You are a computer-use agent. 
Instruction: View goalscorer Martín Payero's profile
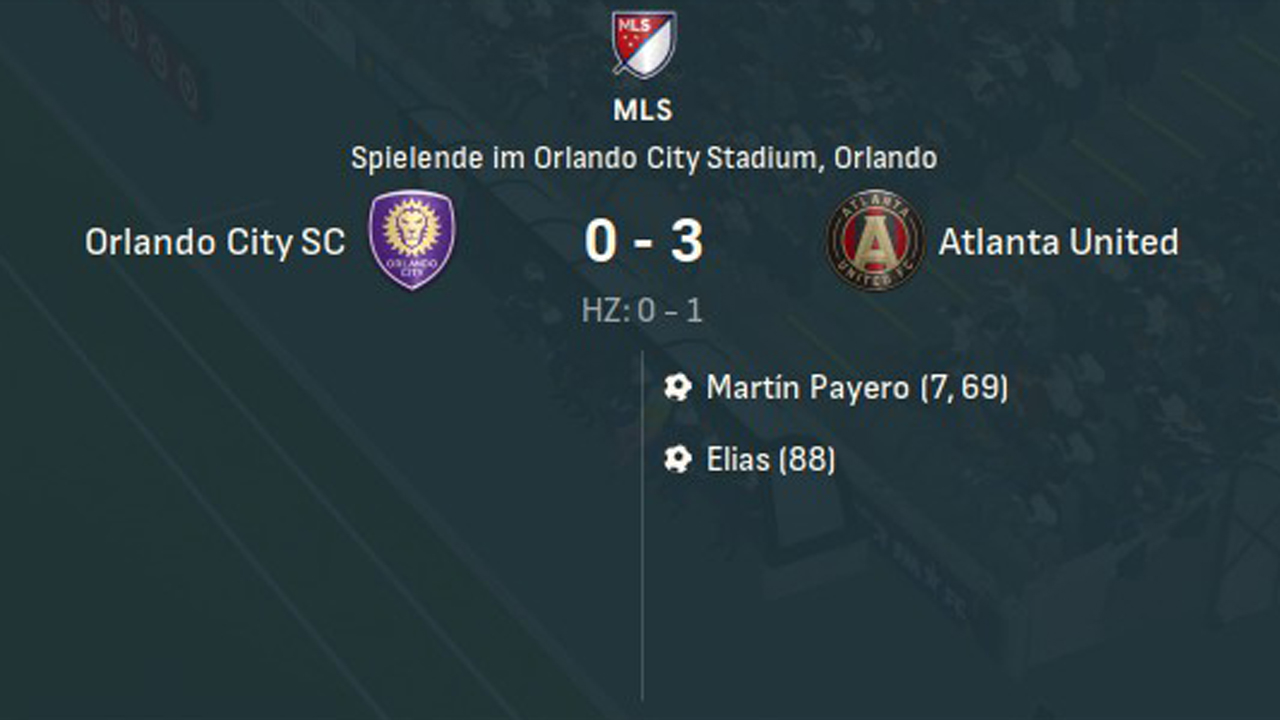pos(808,388)
